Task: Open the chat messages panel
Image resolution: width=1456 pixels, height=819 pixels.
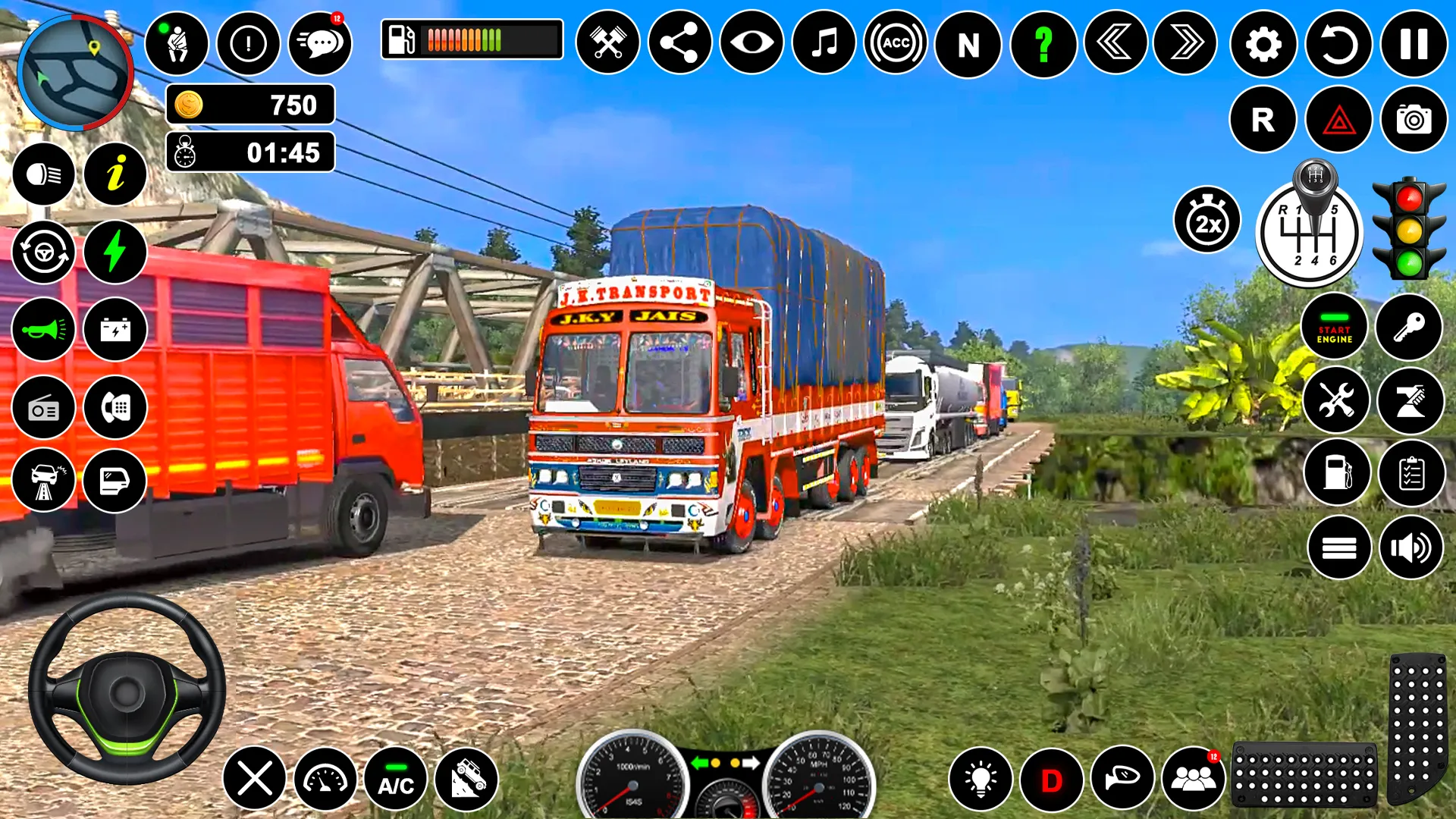Action: click(319, 43)
